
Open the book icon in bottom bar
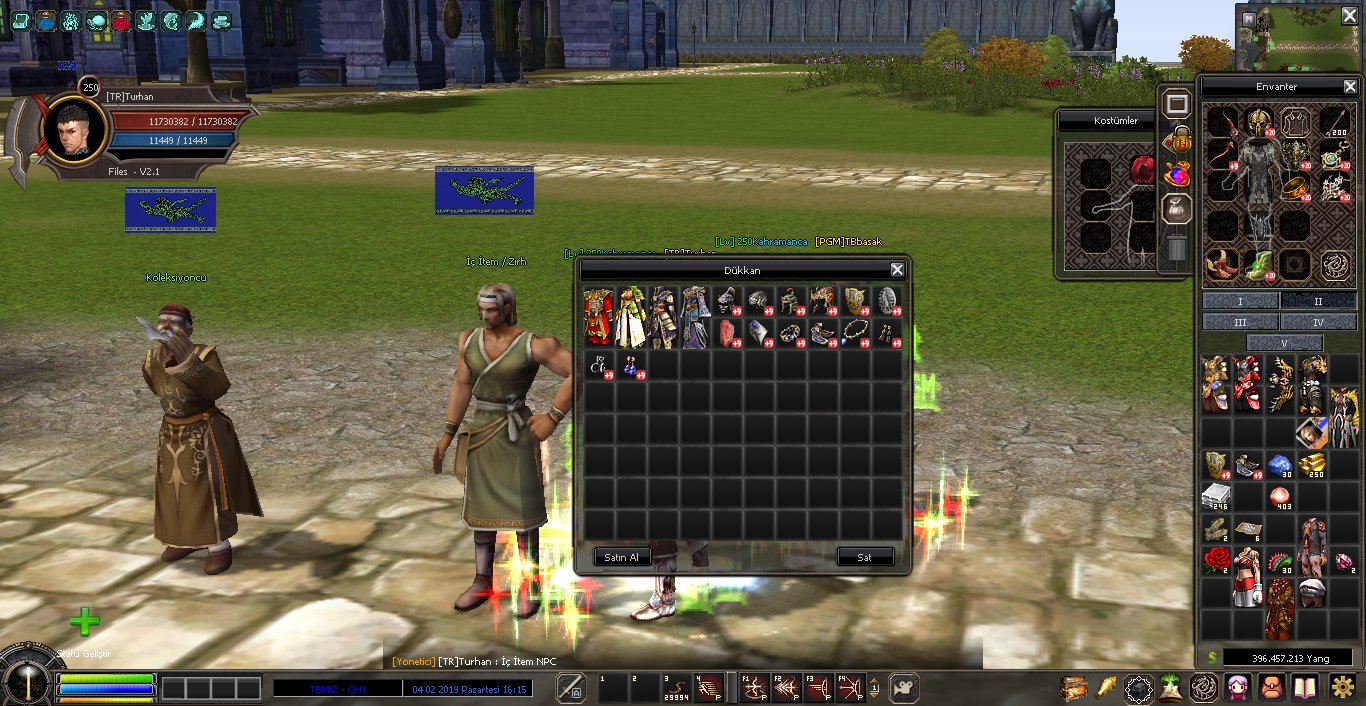1305,688
